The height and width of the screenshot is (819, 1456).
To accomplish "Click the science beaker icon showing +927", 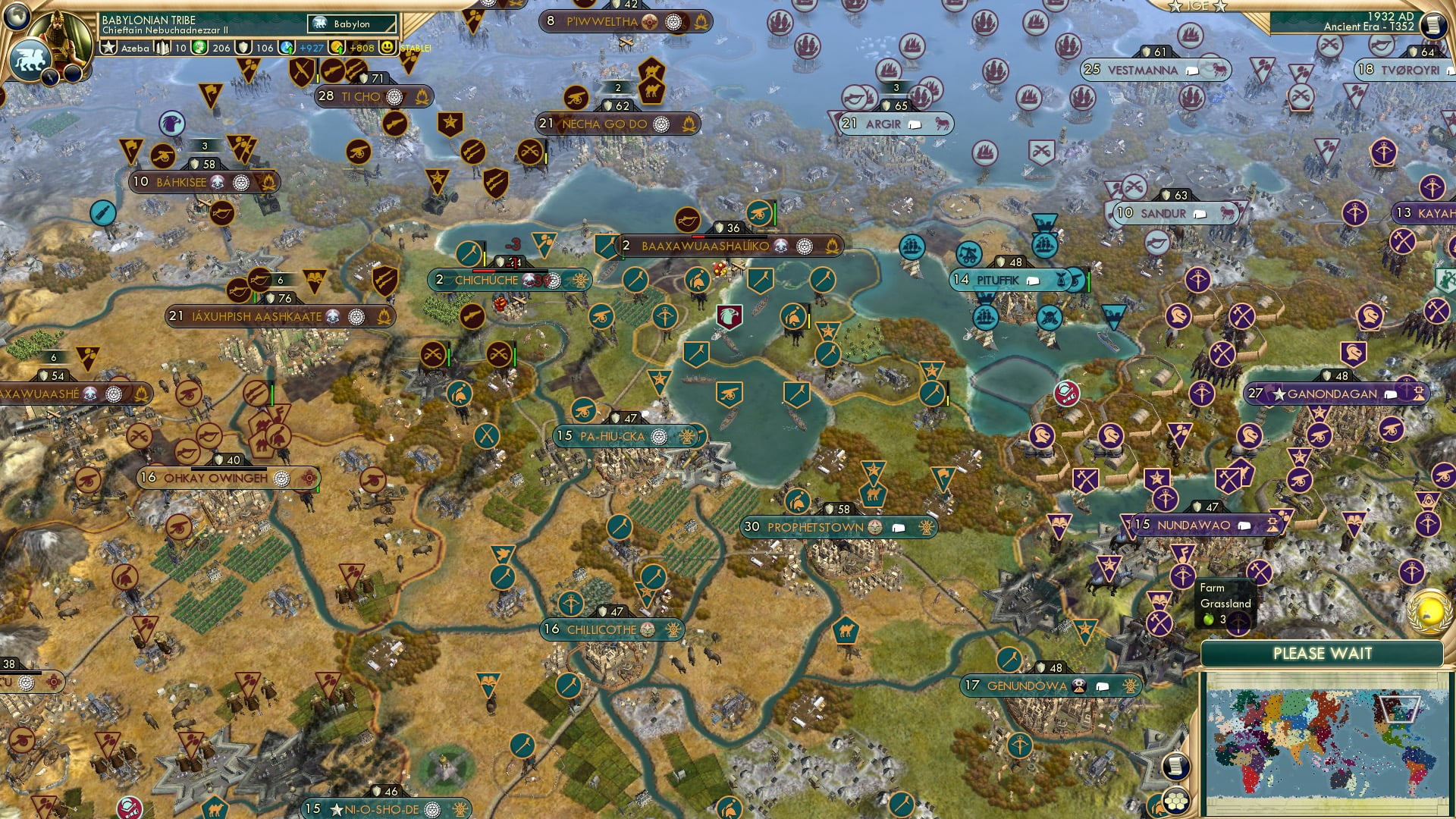I will [287, 47].
